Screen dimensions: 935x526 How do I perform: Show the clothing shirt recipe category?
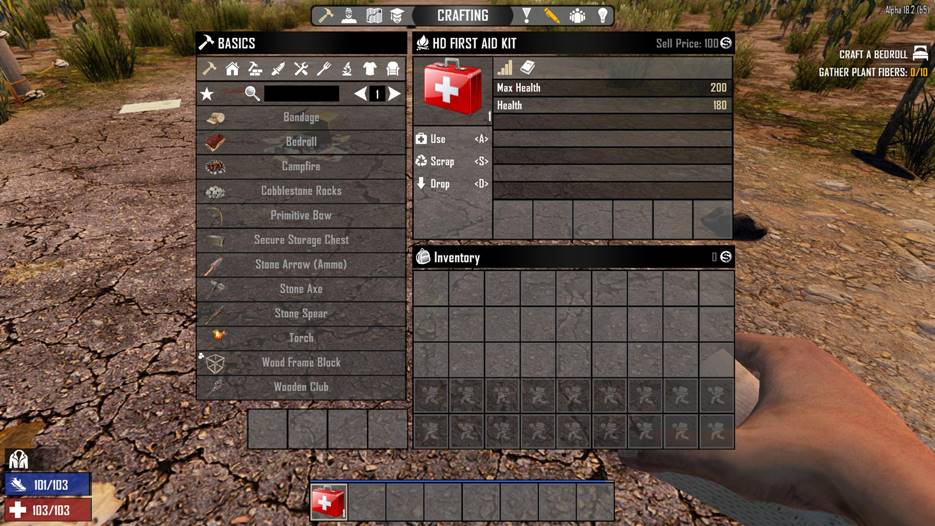pyautogui.click(x=370, y=69)
